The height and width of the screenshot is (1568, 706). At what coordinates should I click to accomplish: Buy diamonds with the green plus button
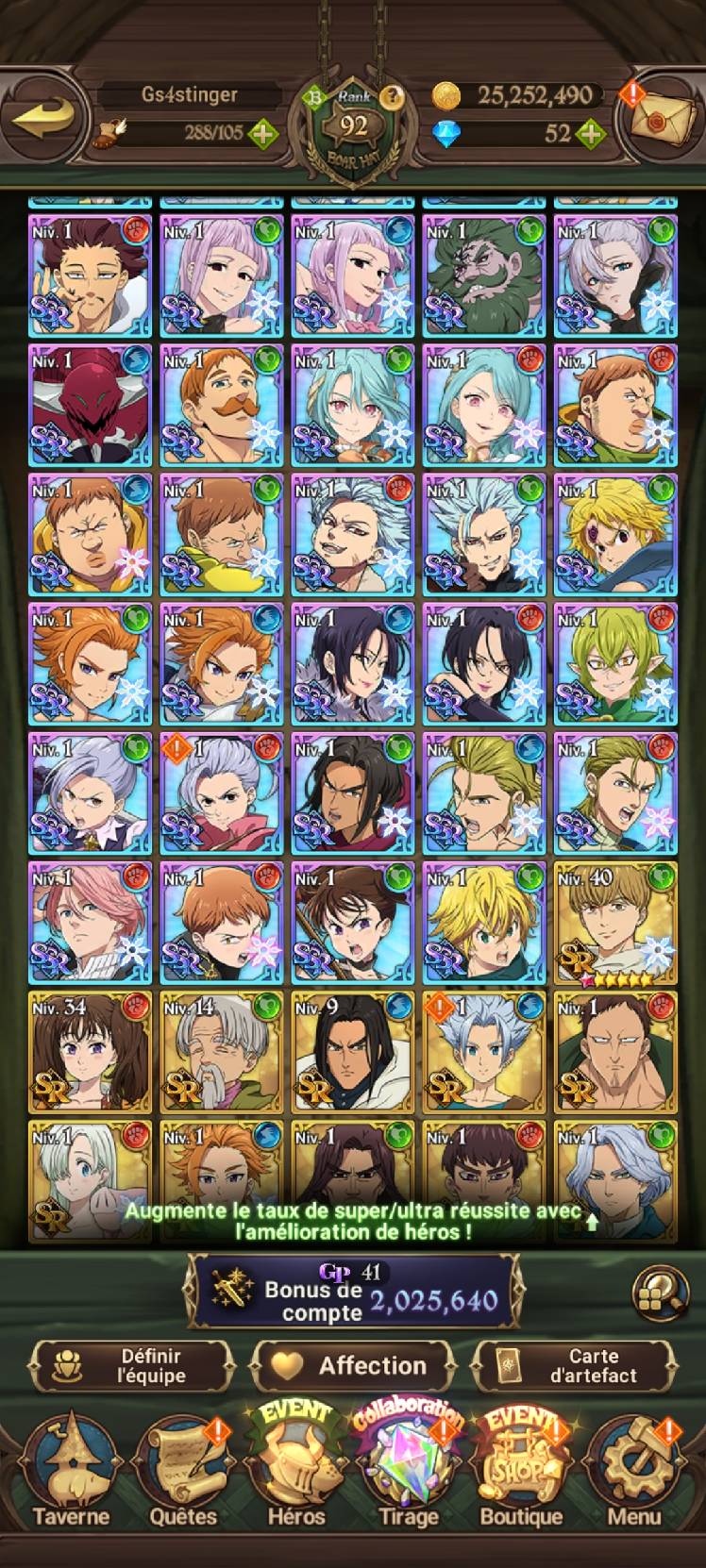click(590, 133)
